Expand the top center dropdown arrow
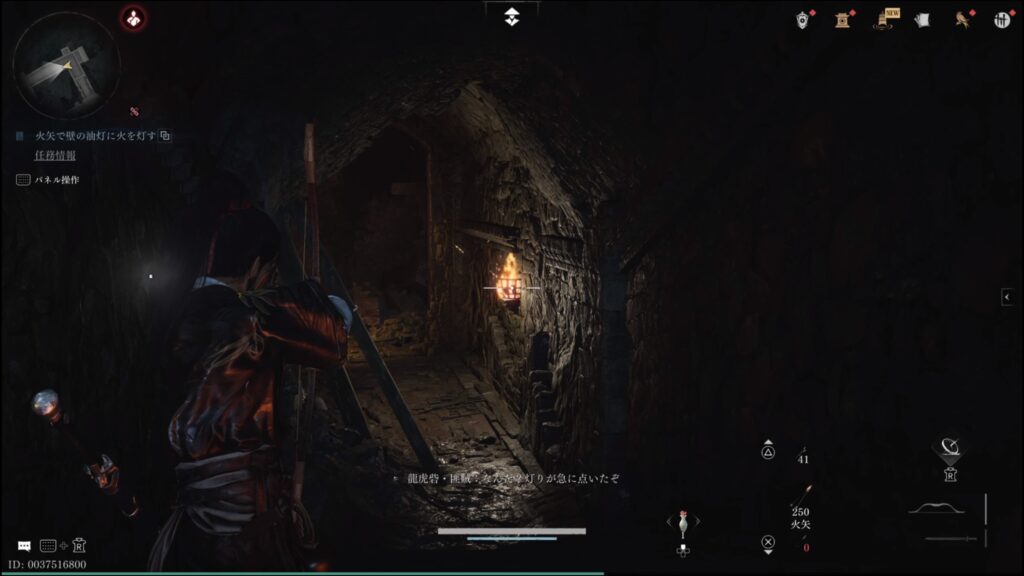Screen dimensions: 1024x576 click(511, 16)
